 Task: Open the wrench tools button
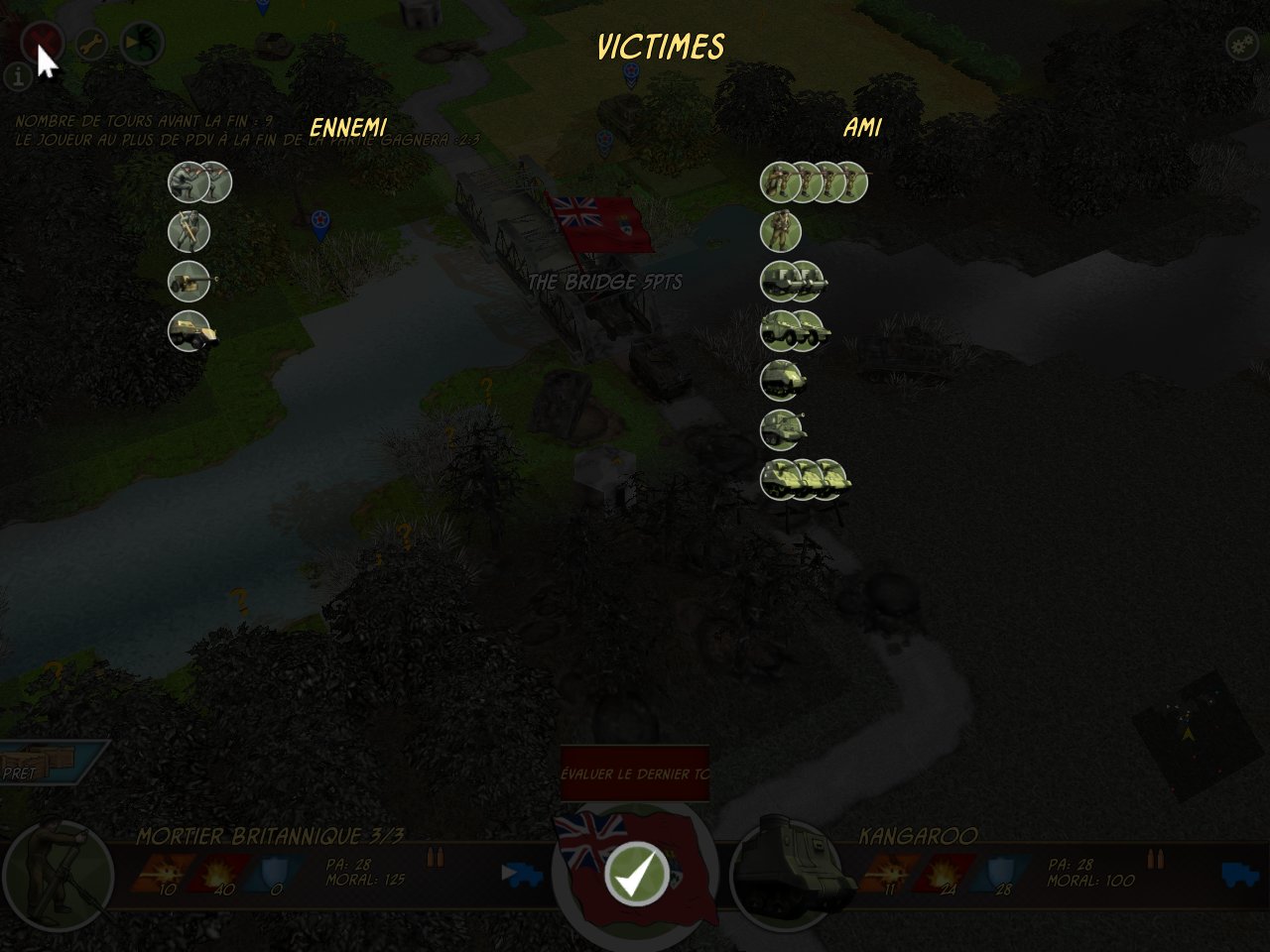[x=91, y=44]
